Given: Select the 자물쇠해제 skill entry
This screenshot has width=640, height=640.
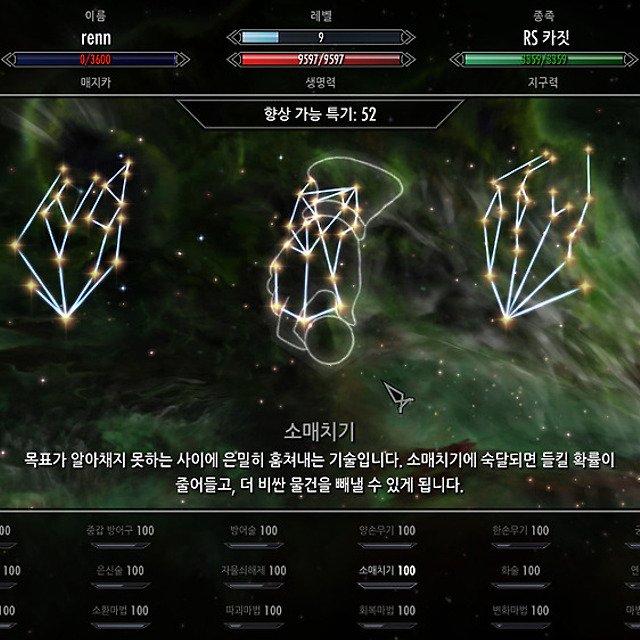Looking at the screenshot, I should click(x=257, y=570).
